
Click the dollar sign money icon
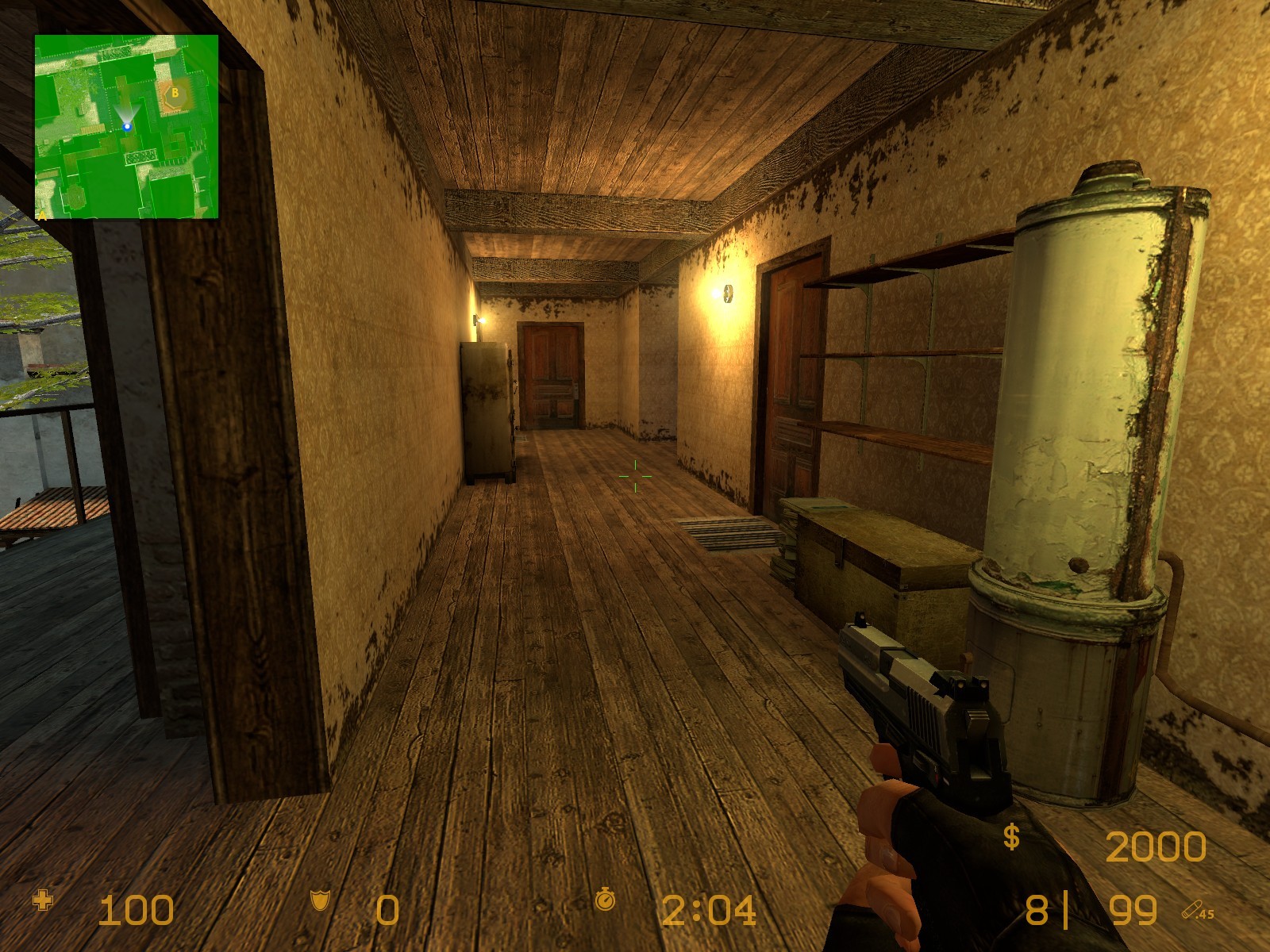coord(1012,835)
